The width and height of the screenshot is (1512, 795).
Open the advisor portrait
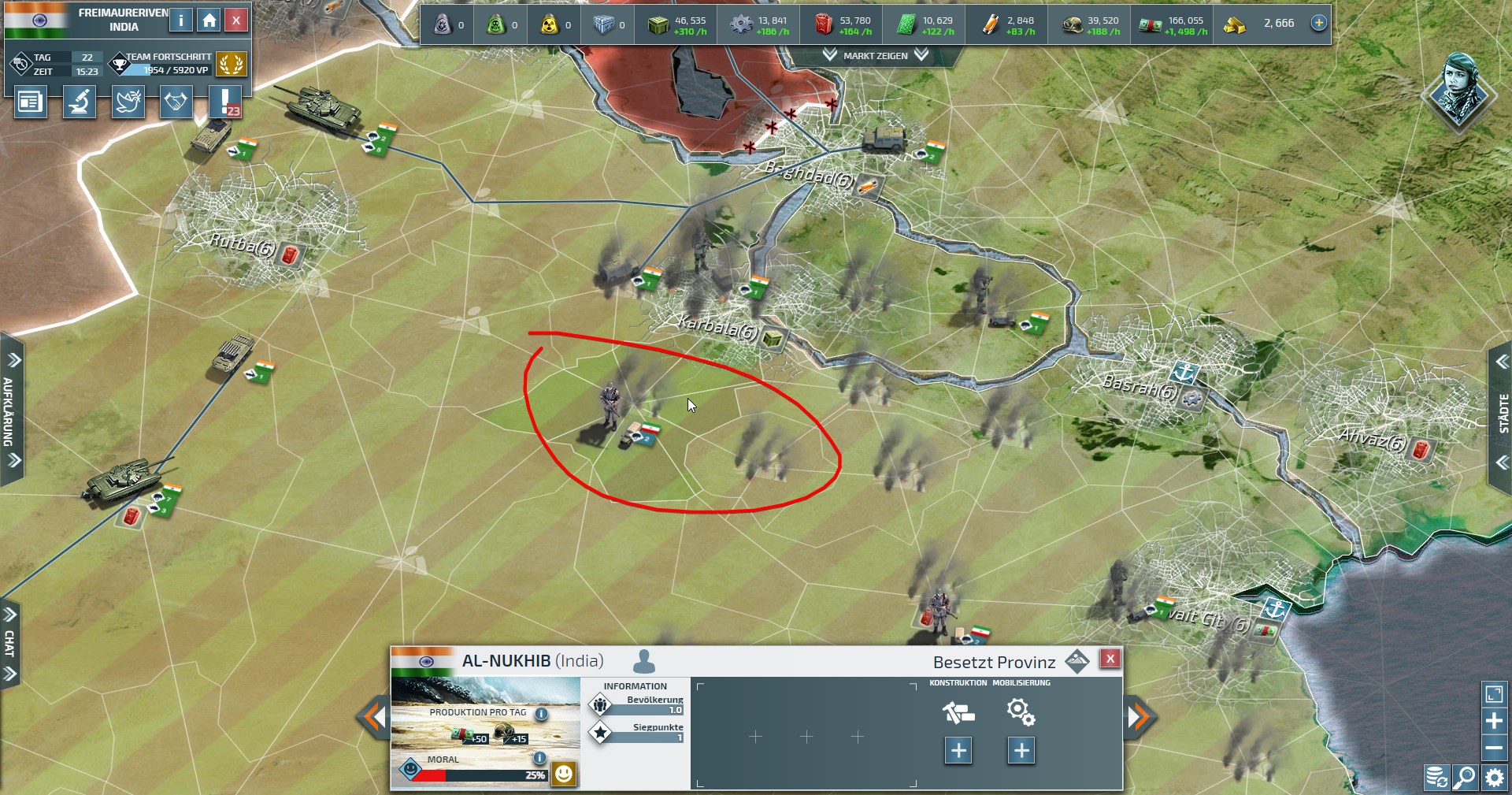tap(1459, 91)
